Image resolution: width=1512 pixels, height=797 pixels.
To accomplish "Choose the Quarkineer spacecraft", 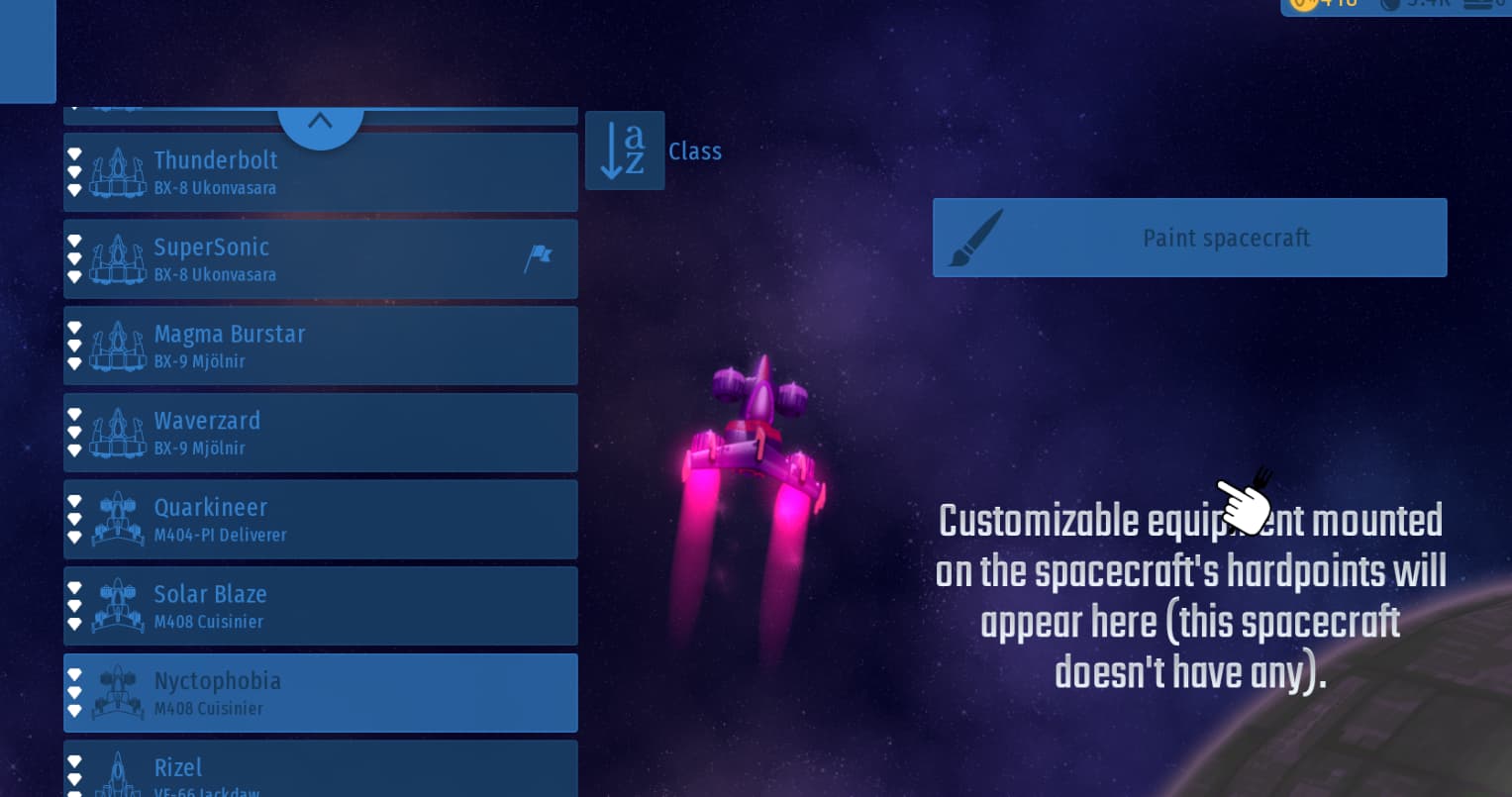I will [x=320, y=520].
